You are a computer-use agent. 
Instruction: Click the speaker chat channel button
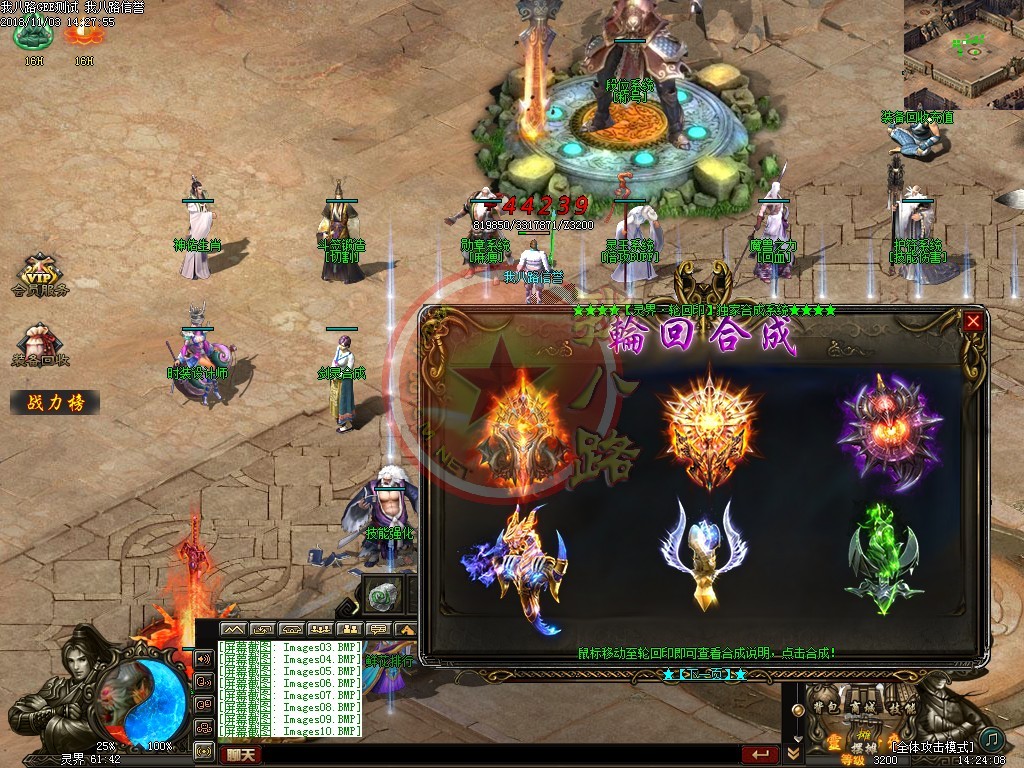(x=204, y=660)
